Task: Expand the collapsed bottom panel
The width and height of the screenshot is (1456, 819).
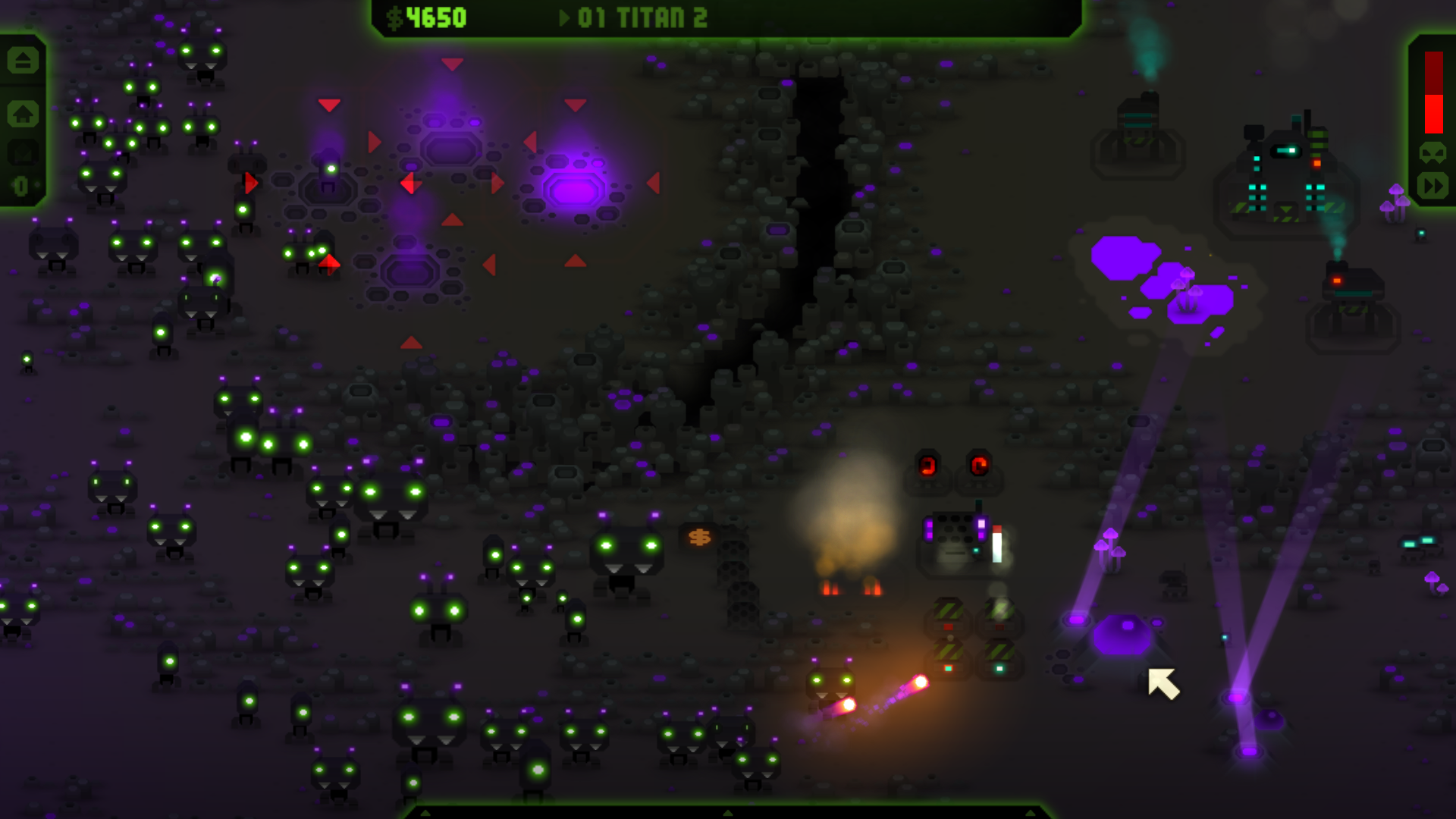Action: tap(727, 812)
